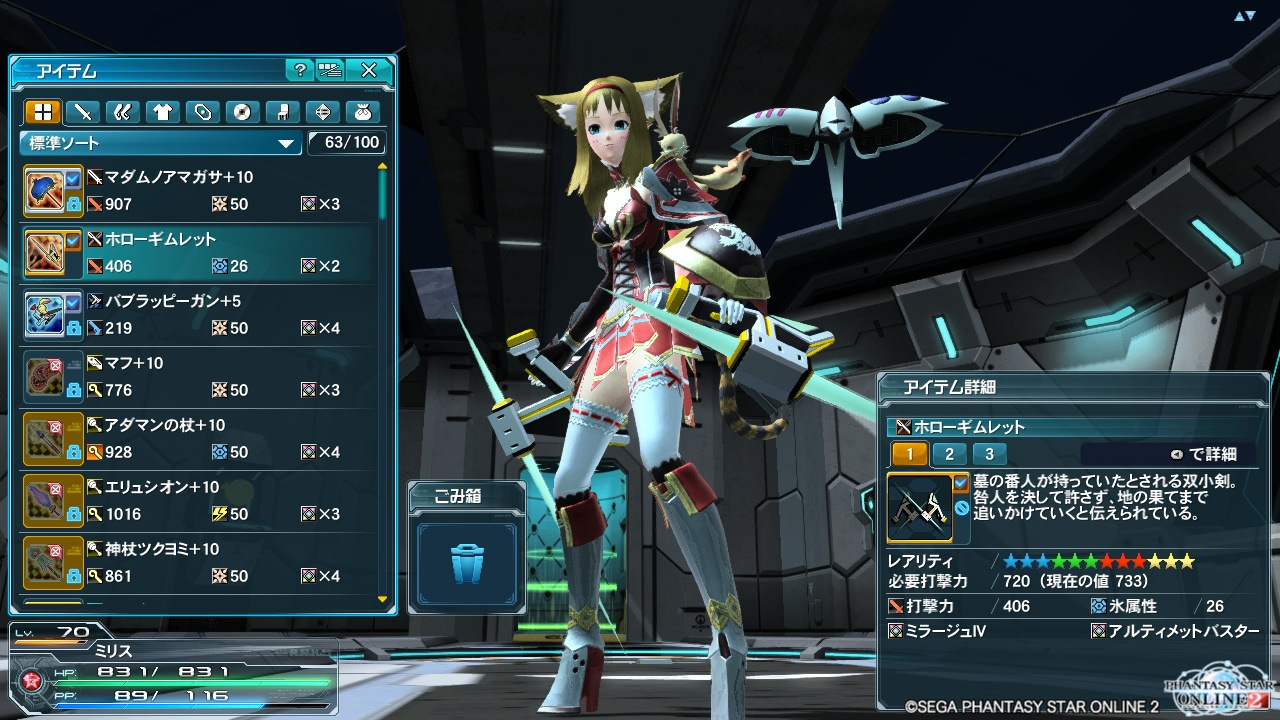This screenshot has width=1280, height=720.
Task: Show the clothing shirt category tab
Action: pyautogui.click(x=162, y=111)
